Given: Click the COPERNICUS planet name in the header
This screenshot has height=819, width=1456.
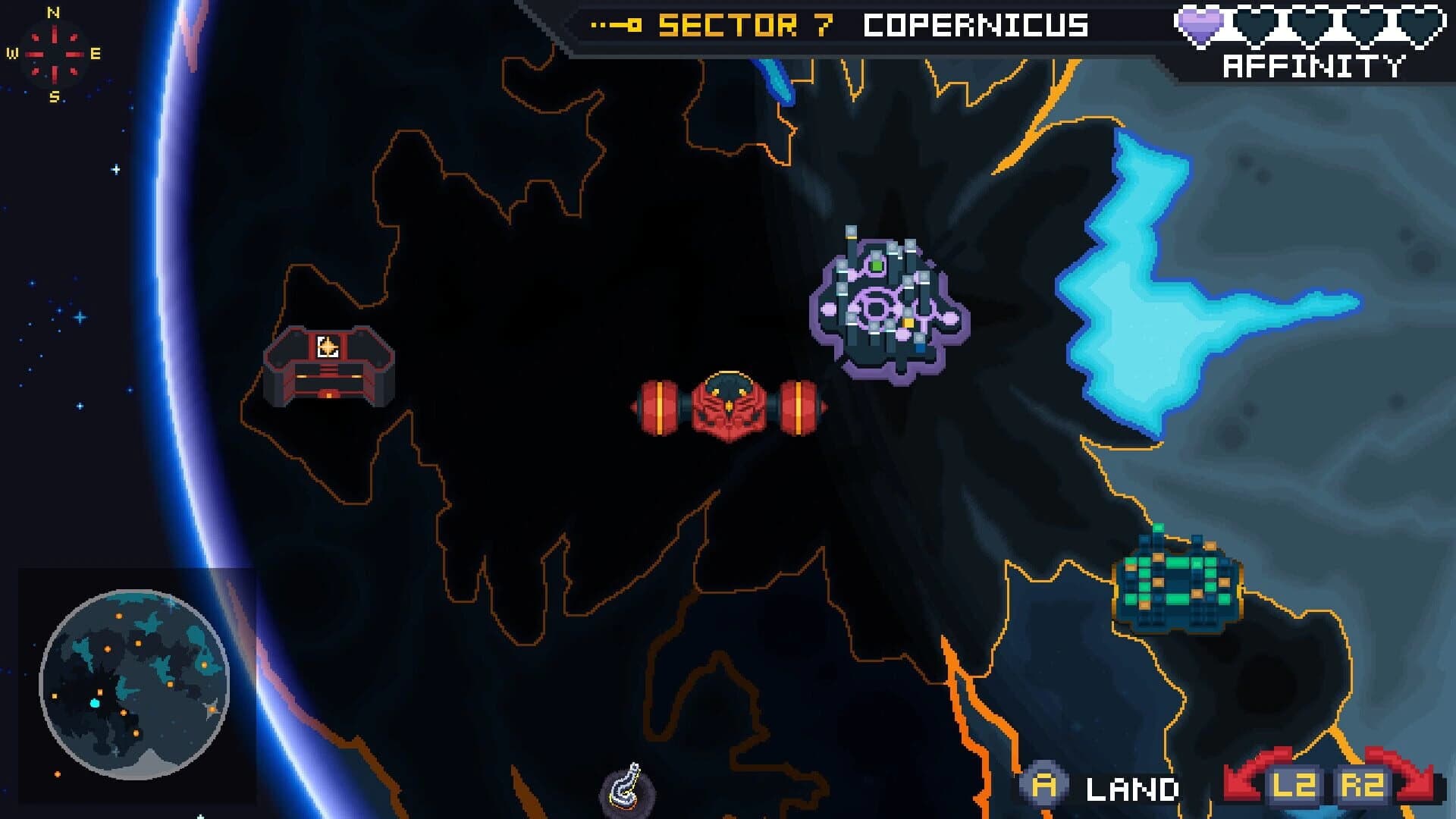Looking at the screenshot, I should 978,25.
